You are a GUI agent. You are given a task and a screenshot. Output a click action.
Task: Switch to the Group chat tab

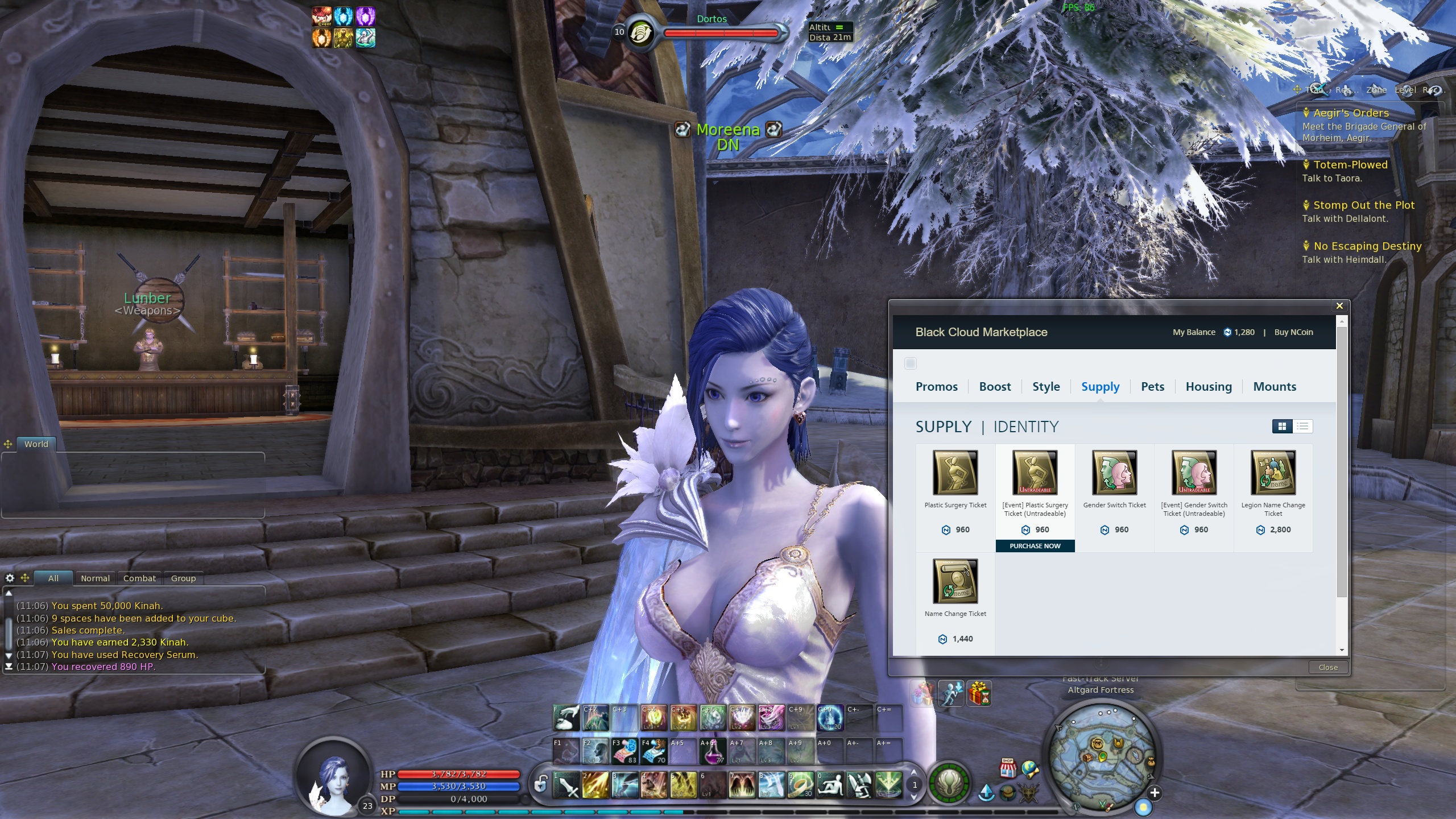[183, 578]
